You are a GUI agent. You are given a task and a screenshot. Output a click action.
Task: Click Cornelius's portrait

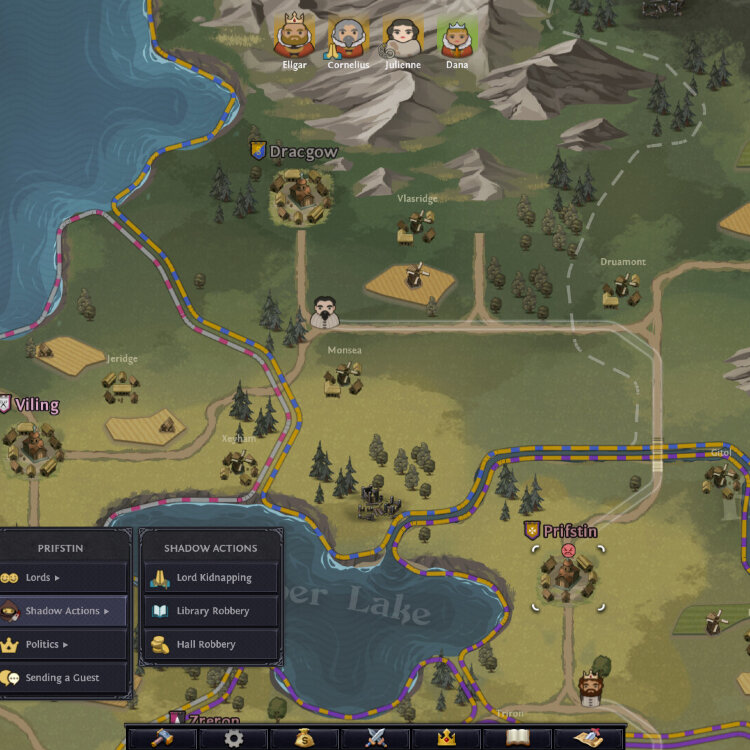348,38
